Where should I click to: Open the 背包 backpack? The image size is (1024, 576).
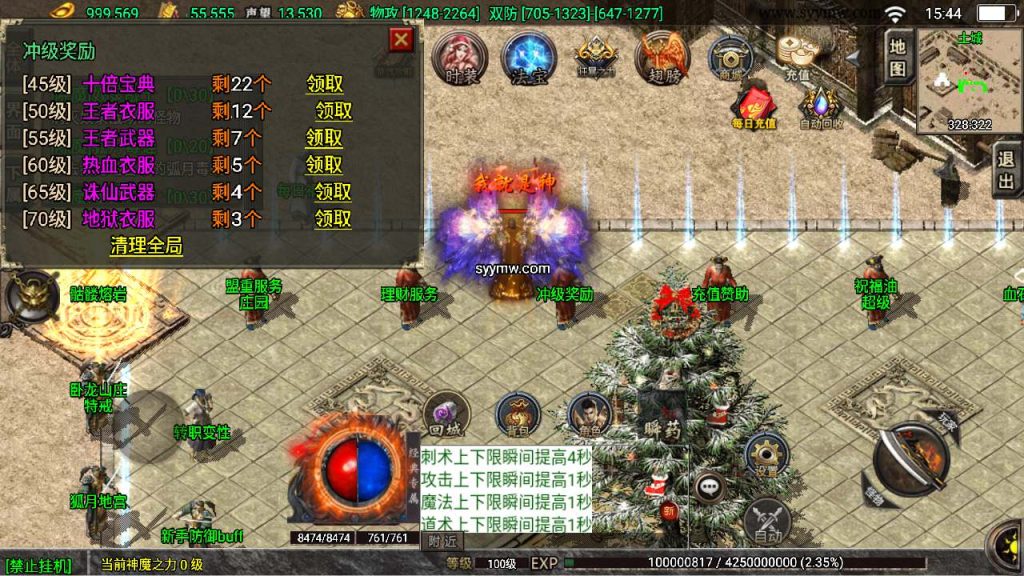(517, 414)
